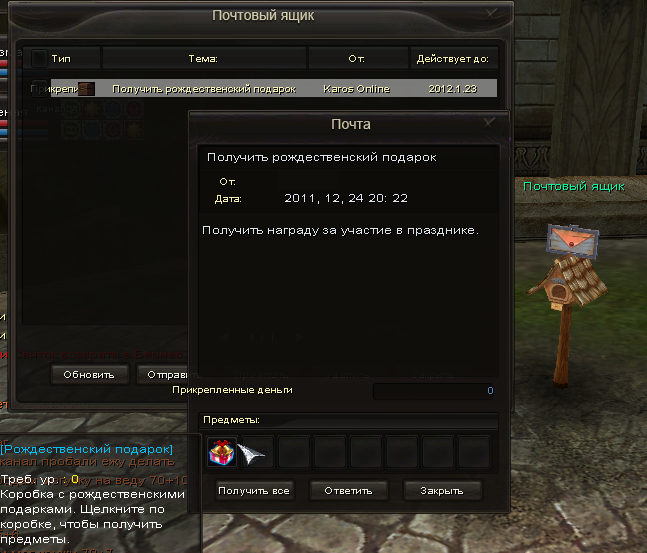
Task: Sort mail by the "Тип" column header
Action: click(62, 58)
